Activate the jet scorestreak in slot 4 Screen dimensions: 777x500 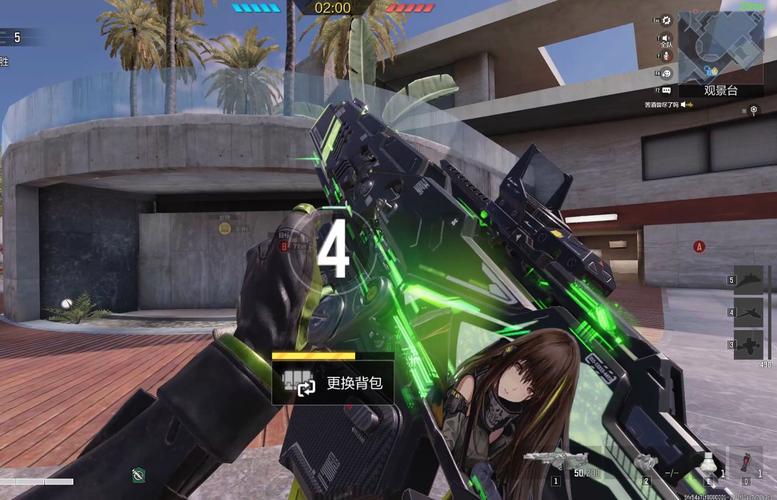click(748, 312)
